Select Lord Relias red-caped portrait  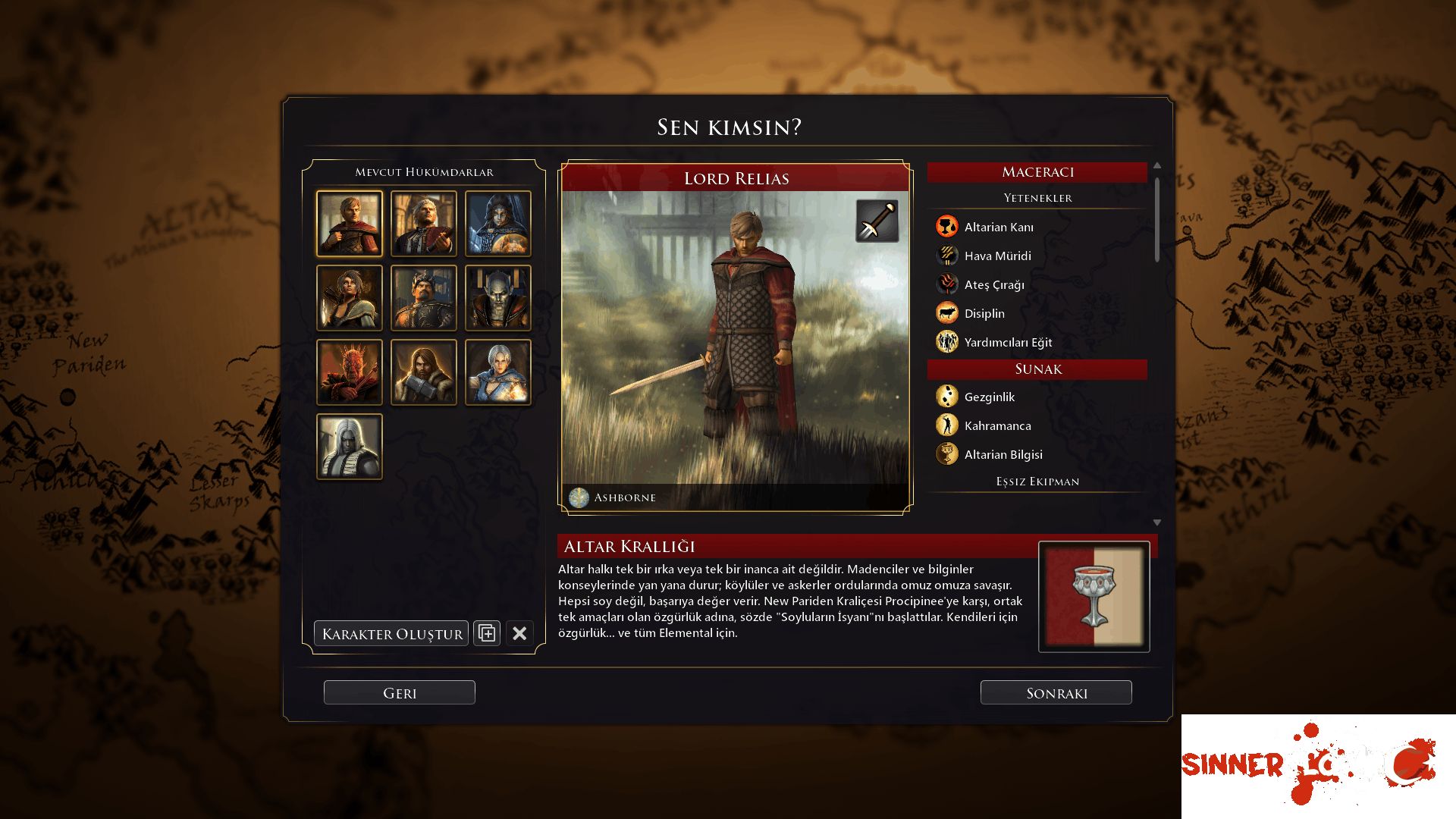[350, 224]
